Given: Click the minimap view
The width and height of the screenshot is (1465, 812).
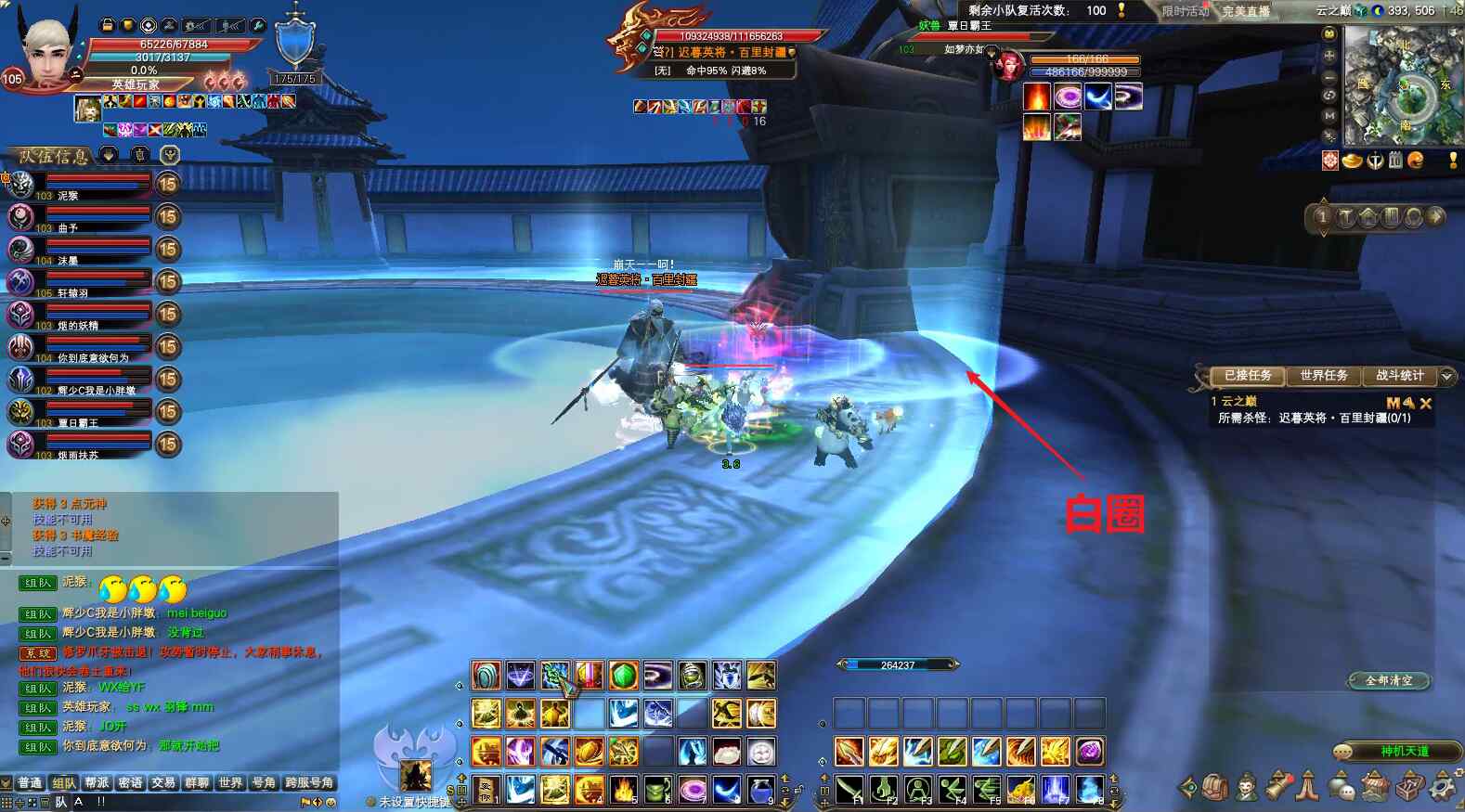Looking at the screenshot, I should (x=1402, y=85).
